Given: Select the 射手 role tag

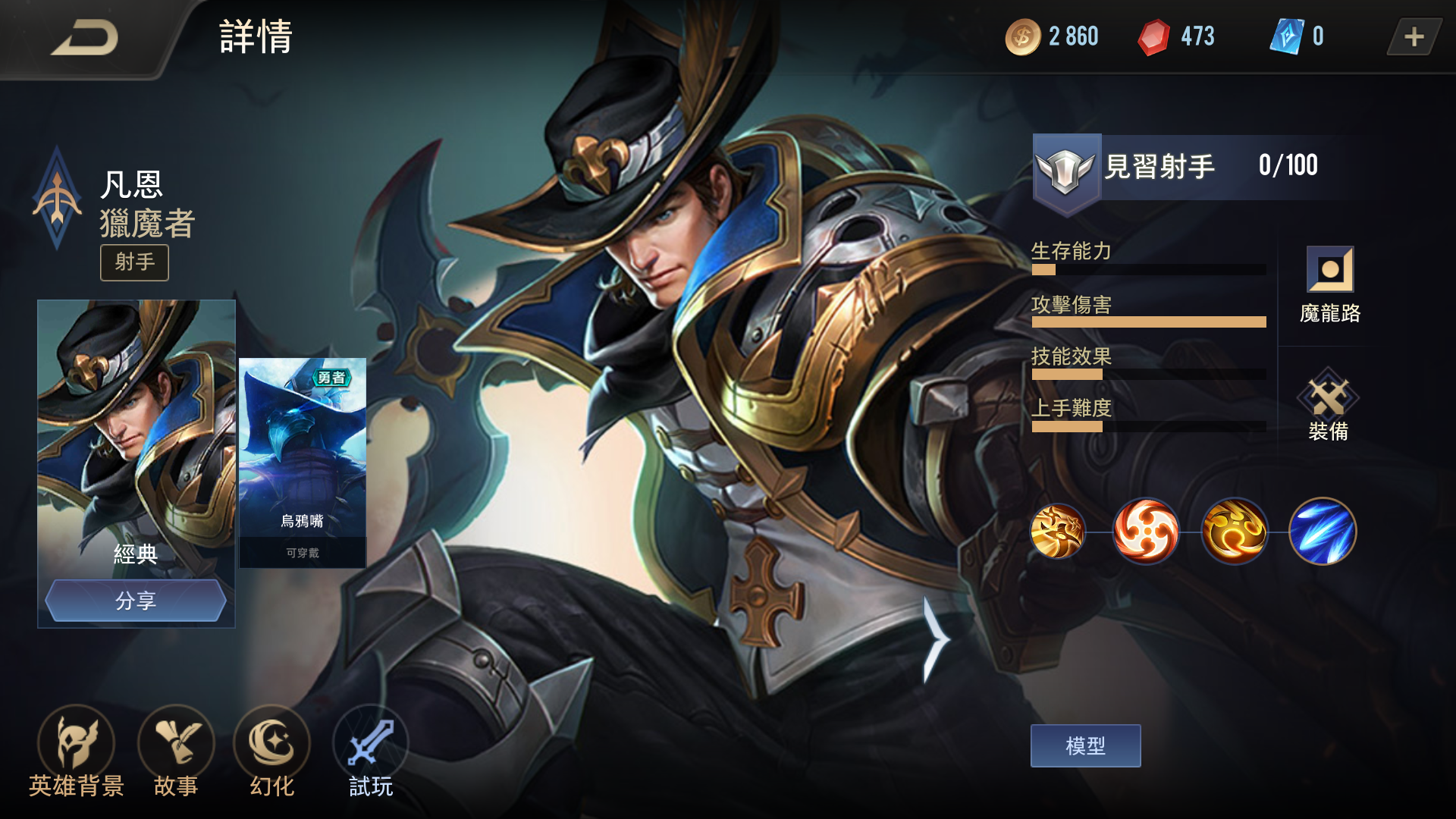Looking at the screenshot, I should [x=134, y=262].
